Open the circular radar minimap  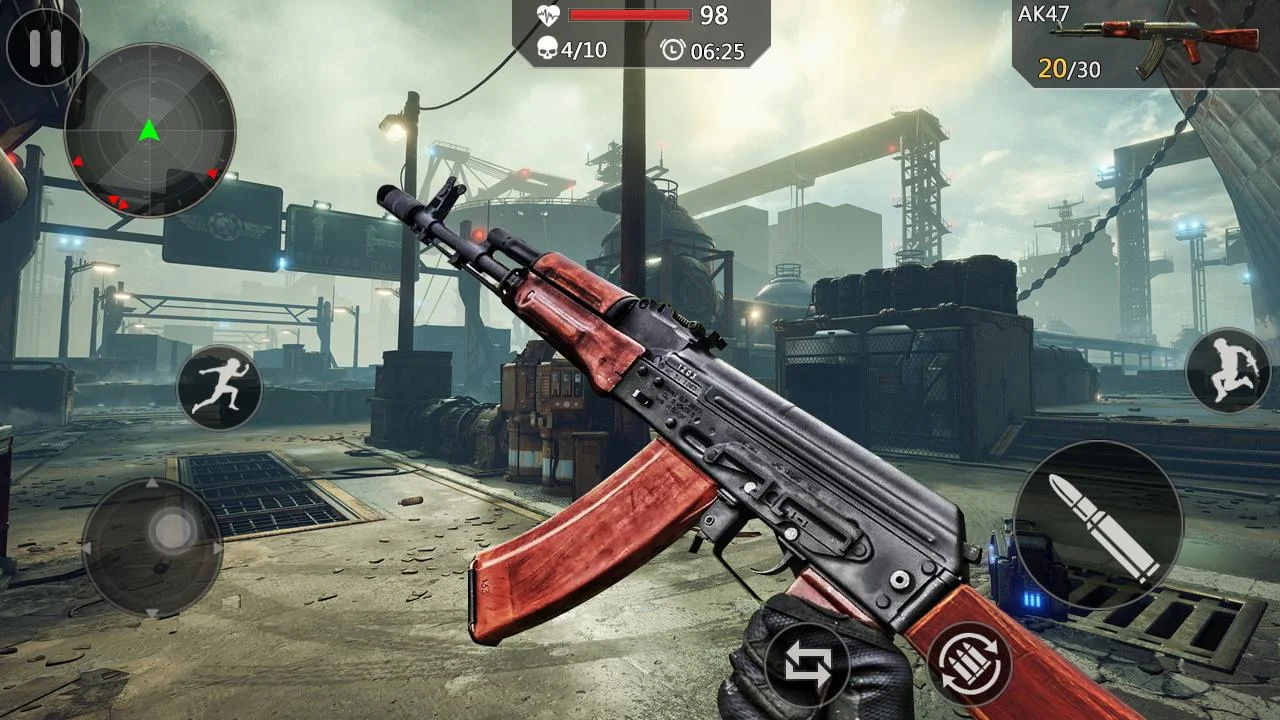pos(150,130)
